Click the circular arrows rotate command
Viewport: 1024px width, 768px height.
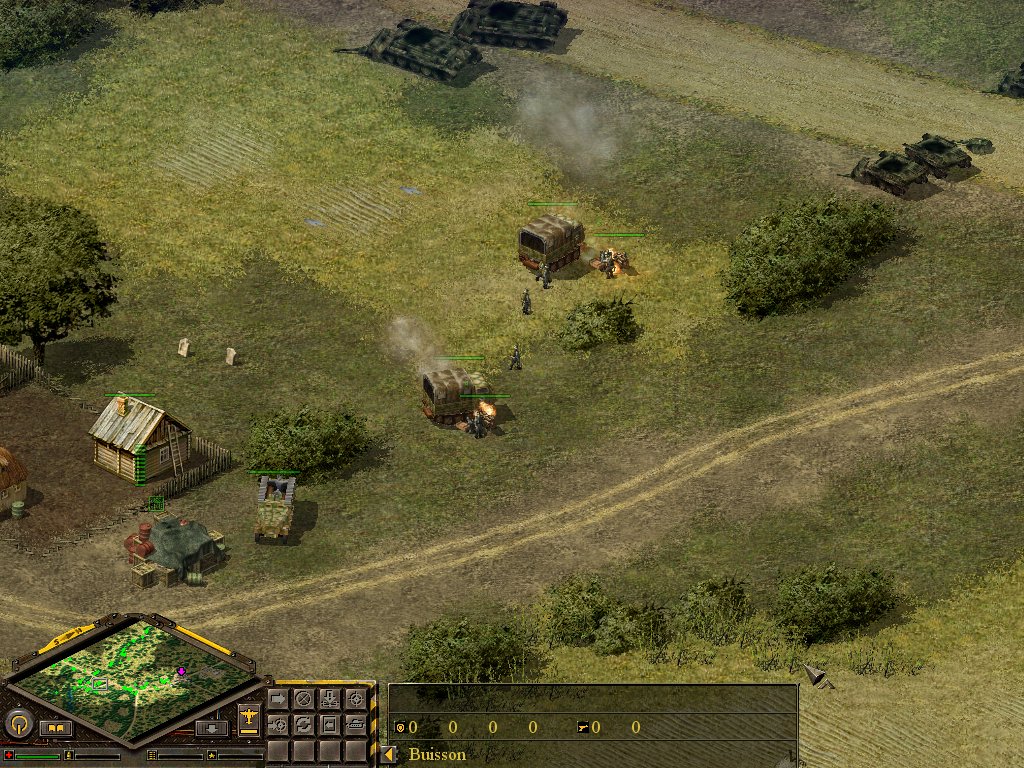[303, 724]
